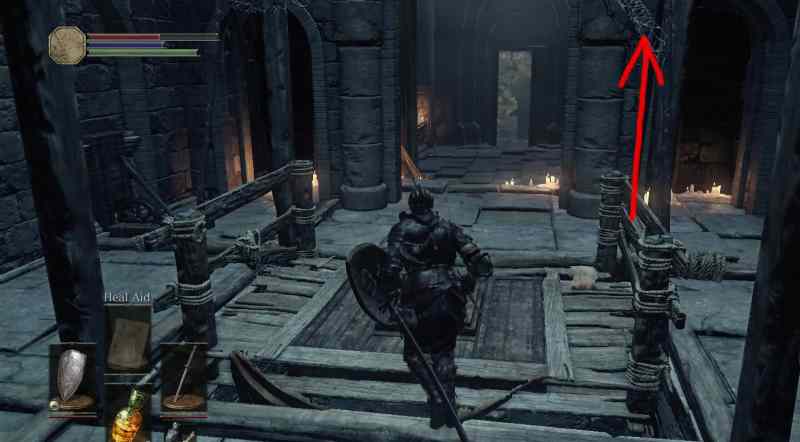Click the golden covenant emblem icon
The width and height of the screenshot is (800, 442).
point(68,45)
